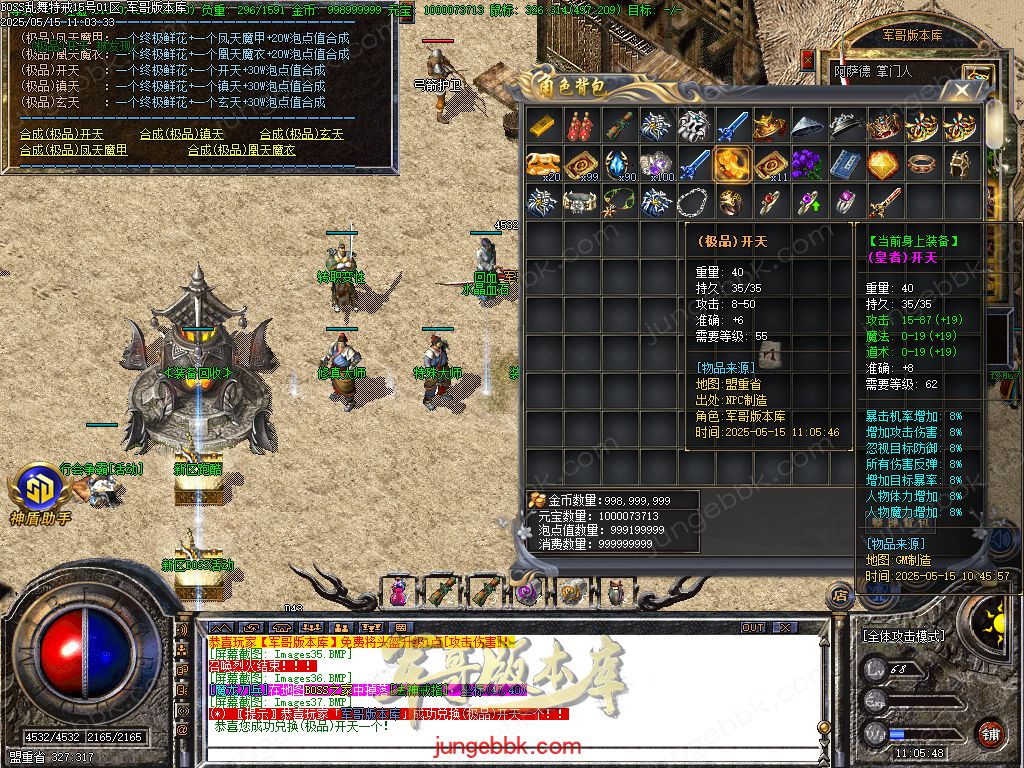This screenshot has height=768, width=1024.
Task: Select the 合成(极品)玄天 link
Action: coord(302,134)
